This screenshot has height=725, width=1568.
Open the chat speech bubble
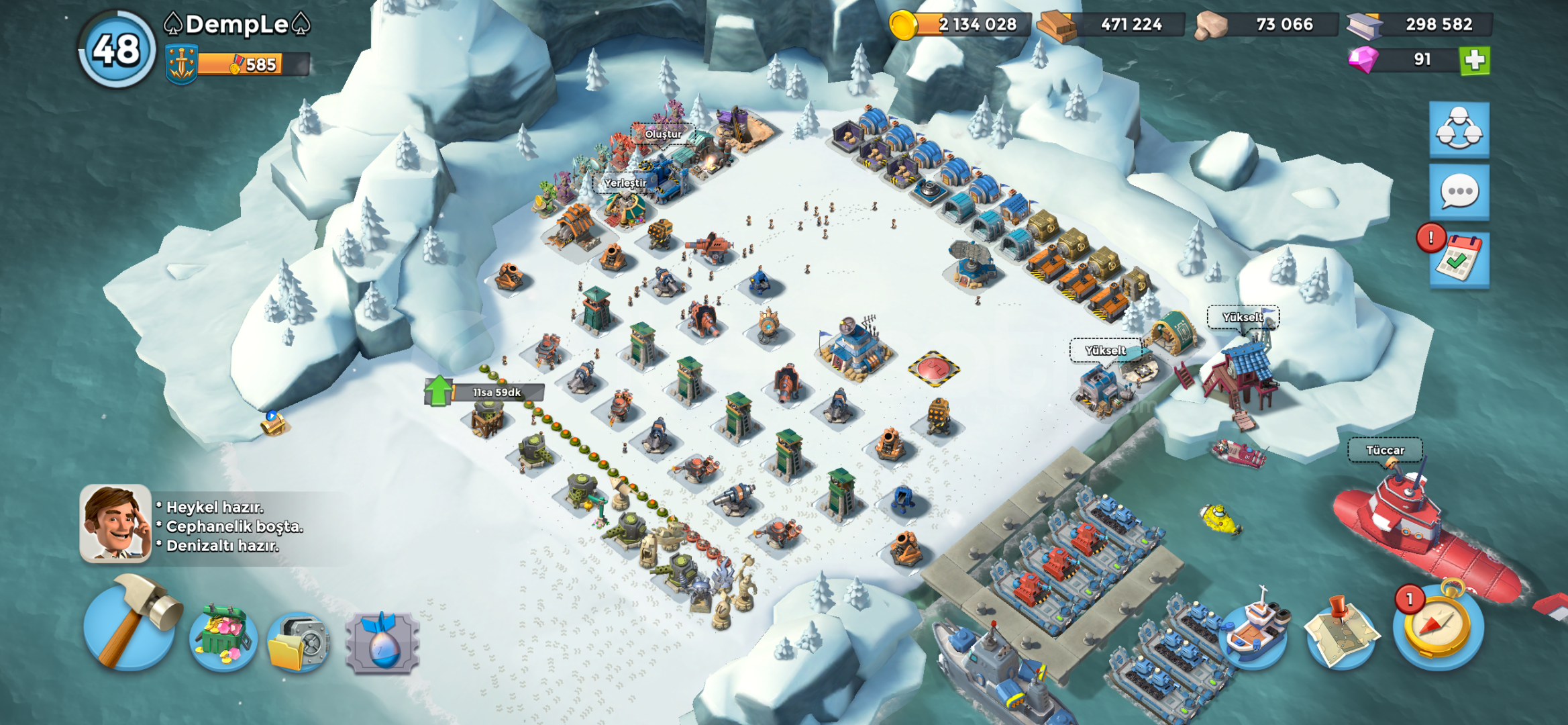pyautogui.click(x=1459, y=193)
